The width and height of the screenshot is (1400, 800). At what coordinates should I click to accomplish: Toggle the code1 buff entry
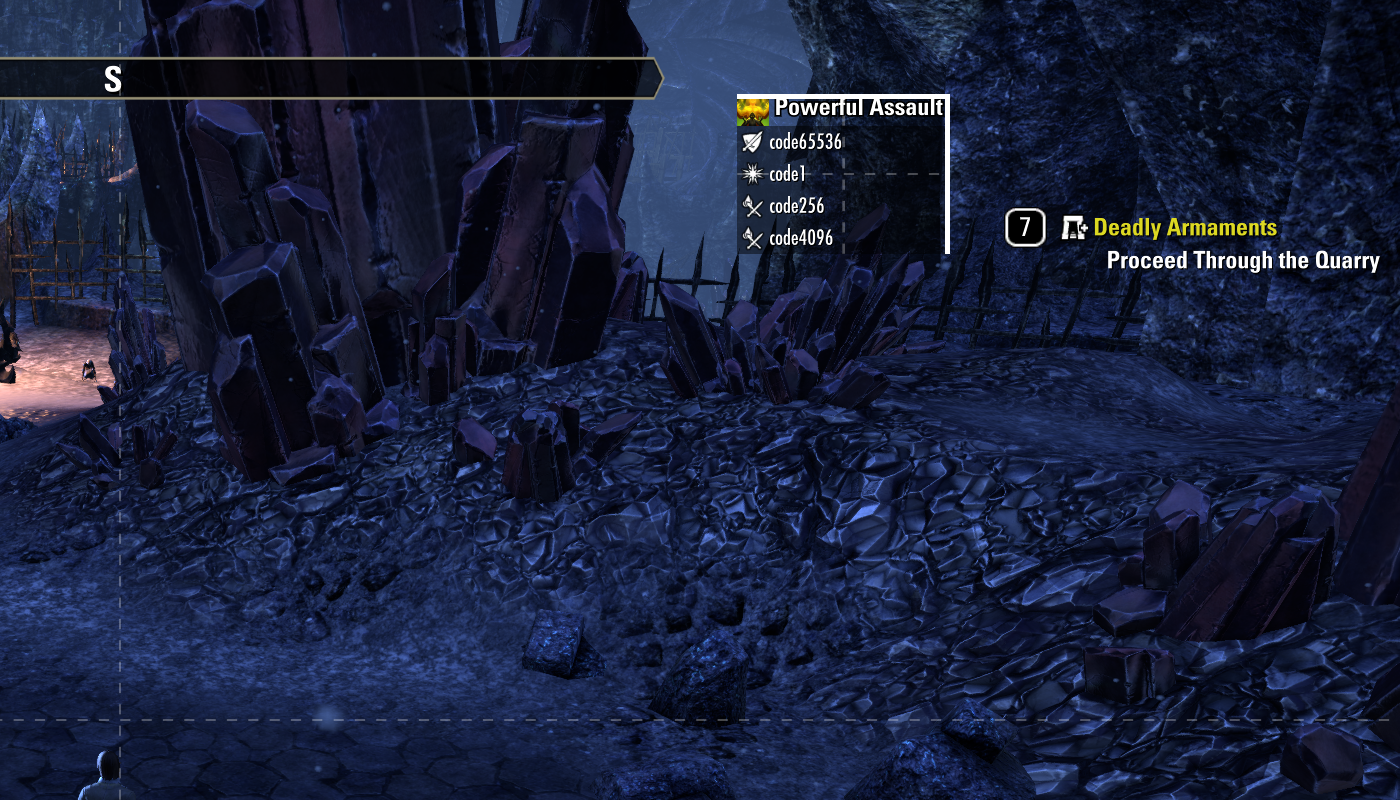tap(790, 172)
